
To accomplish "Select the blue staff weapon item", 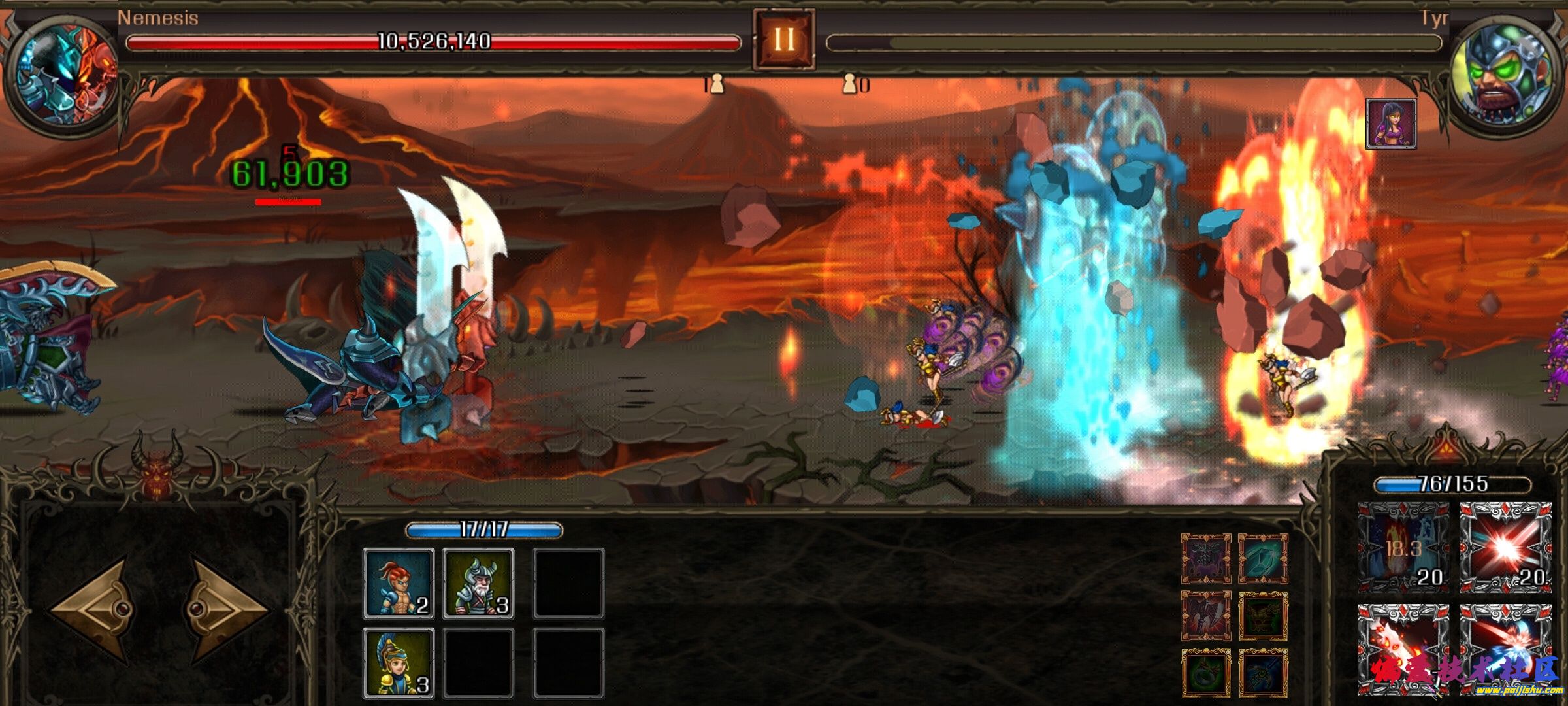I will pyautogui.click(x=1263, y=673).
